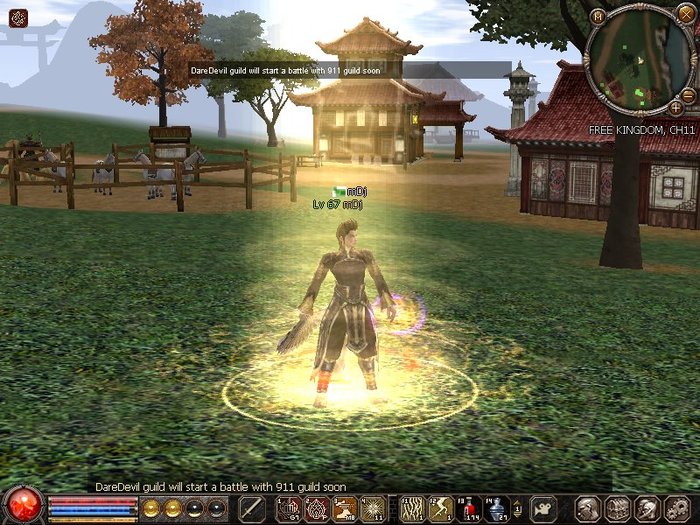
Task: Activate the starburst skill in the hotbar
Action: pyautogui.click(x=374, y=507)
